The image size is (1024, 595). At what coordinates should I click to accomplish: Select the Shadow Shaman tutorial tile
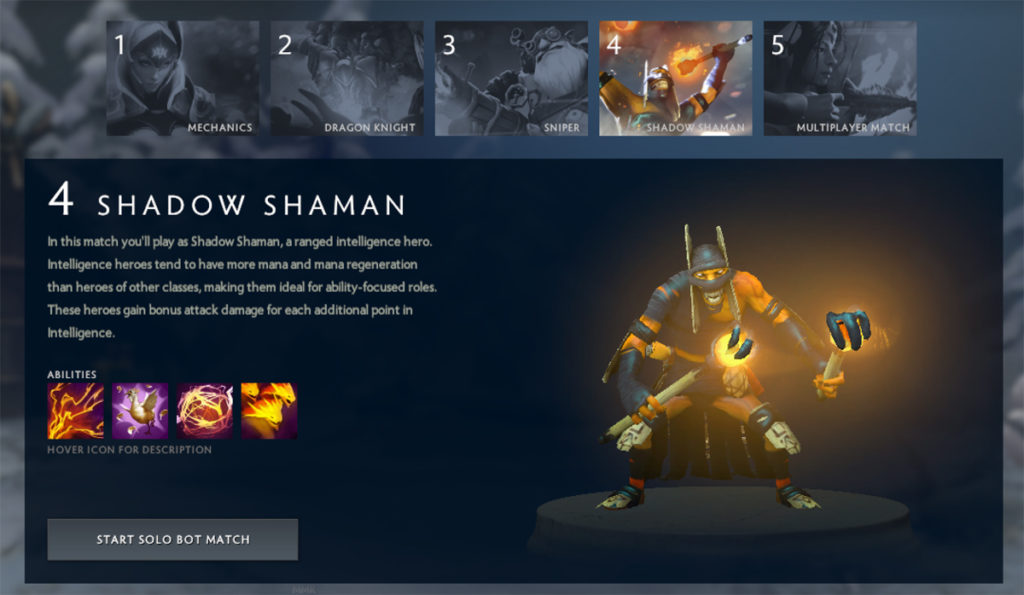[x=675, y=78]
